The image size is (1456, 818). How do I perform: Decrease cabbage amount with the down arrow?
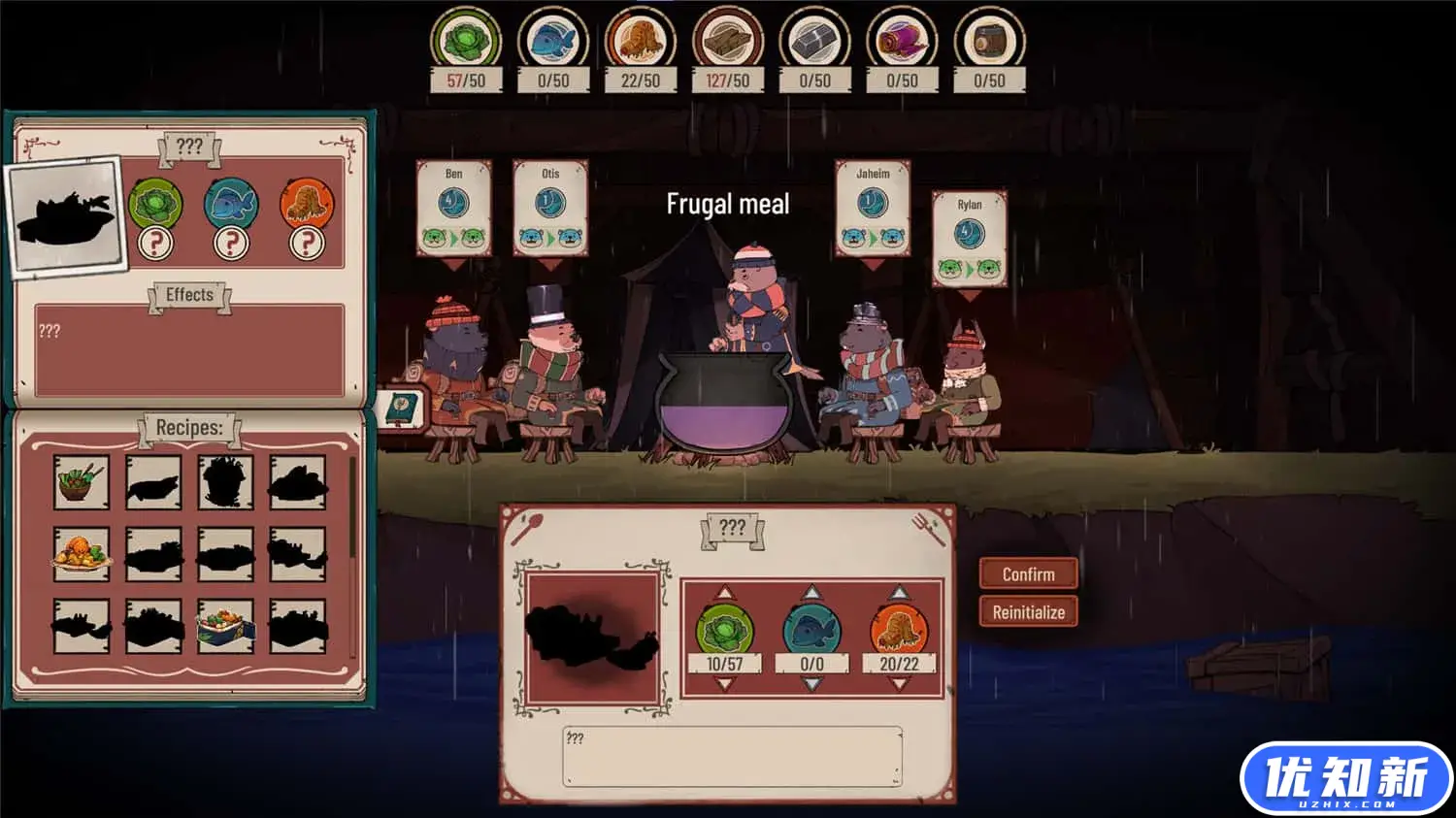pyautogui.click(x=724, y=684)
